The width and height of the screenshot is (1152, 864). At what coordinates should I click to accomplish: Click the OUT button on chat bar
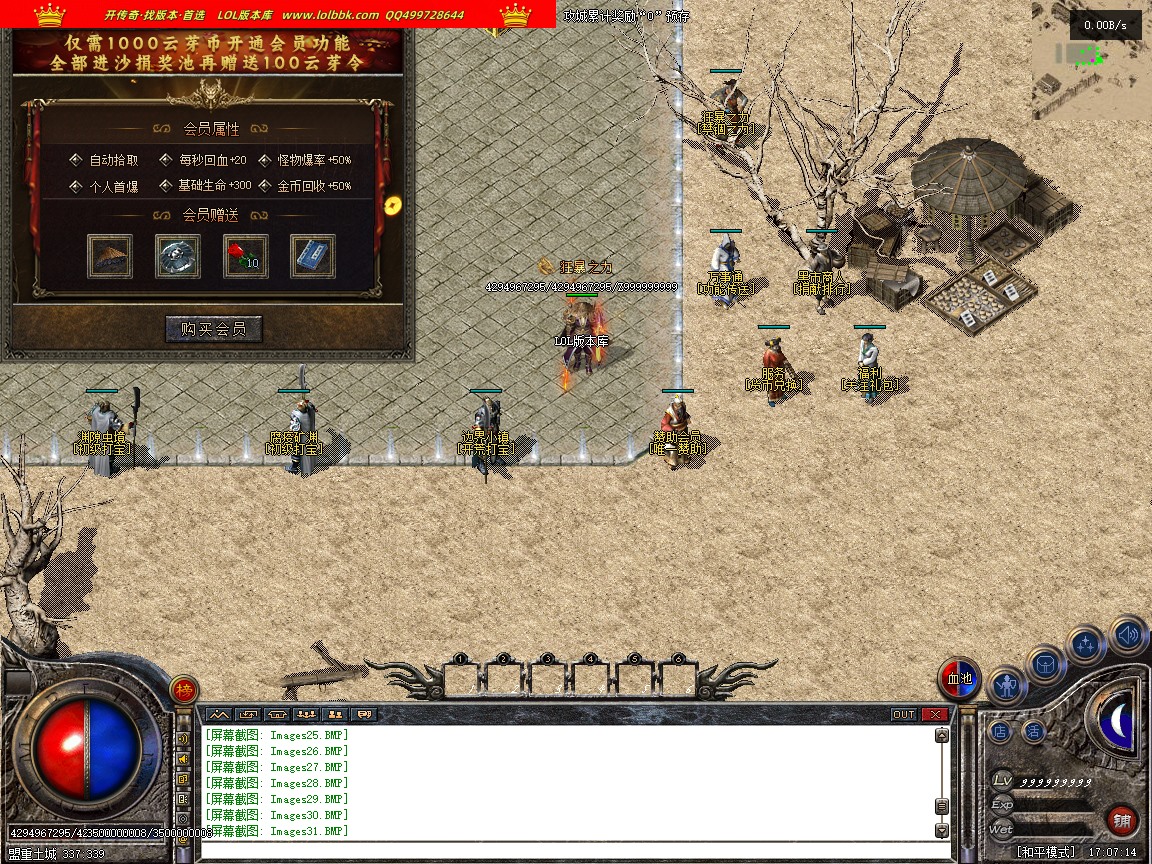pos(903,714)
